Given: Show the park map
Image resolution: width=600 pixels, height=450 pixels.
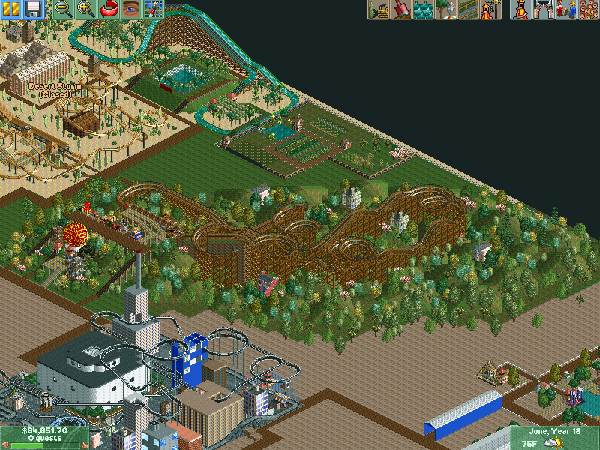Looking at the screenshot, I should coord(153,9).
